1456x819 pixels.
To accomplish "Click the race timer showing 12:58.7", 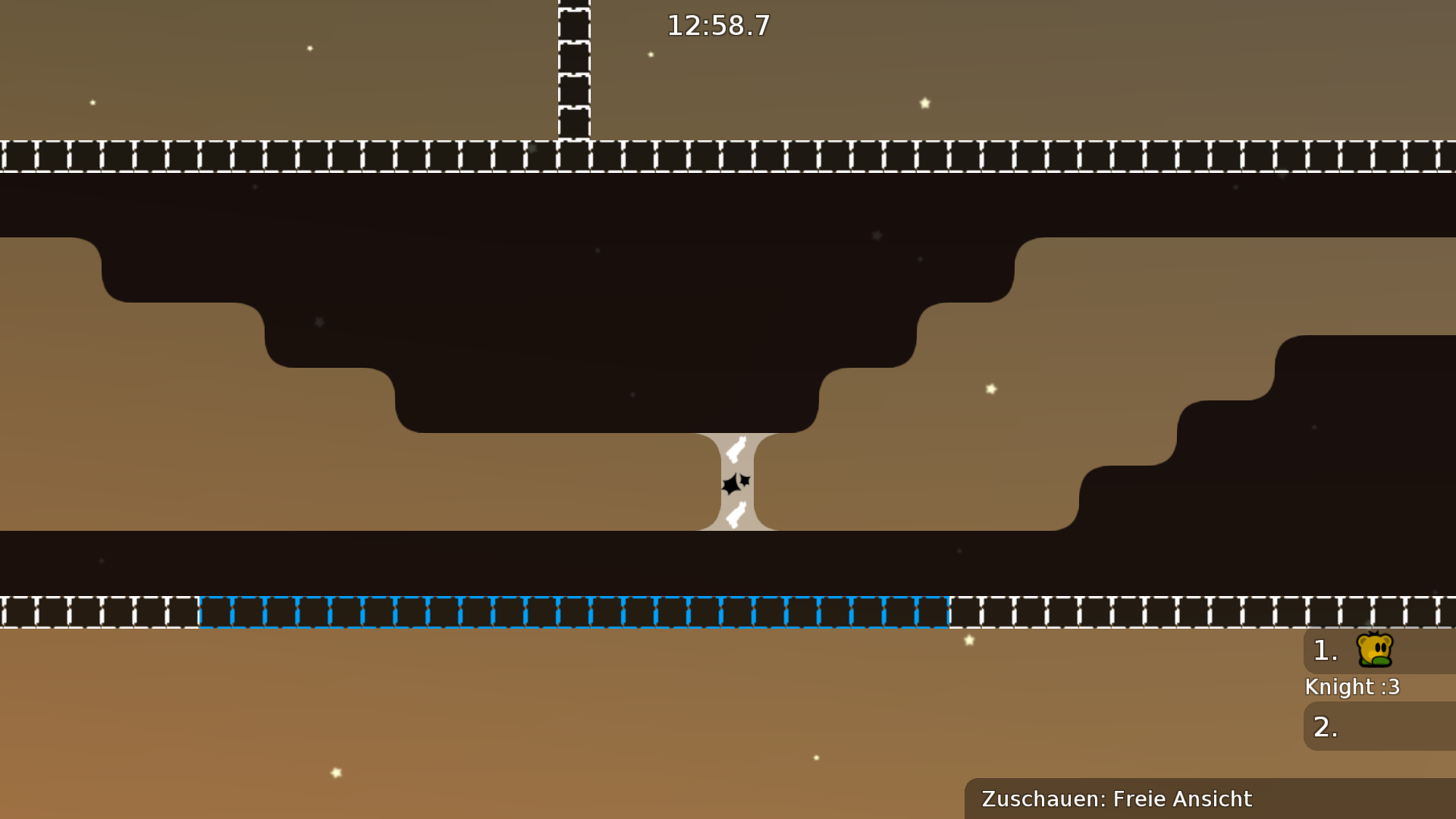I will [x=717, y=25].
